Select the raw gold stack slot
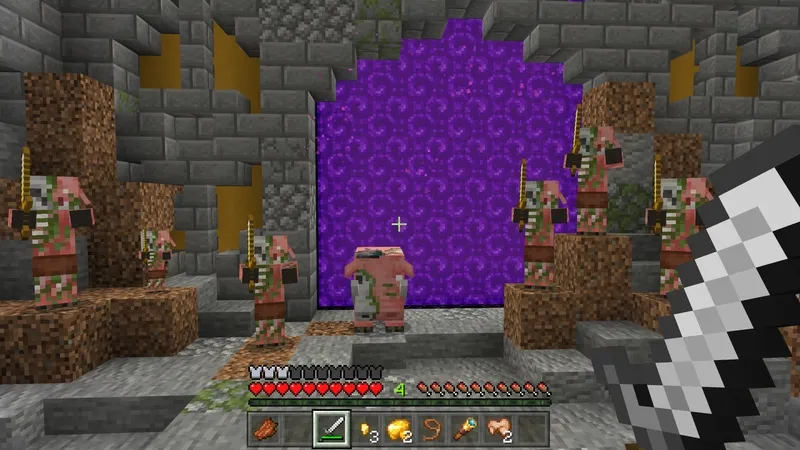 [397, 430]
